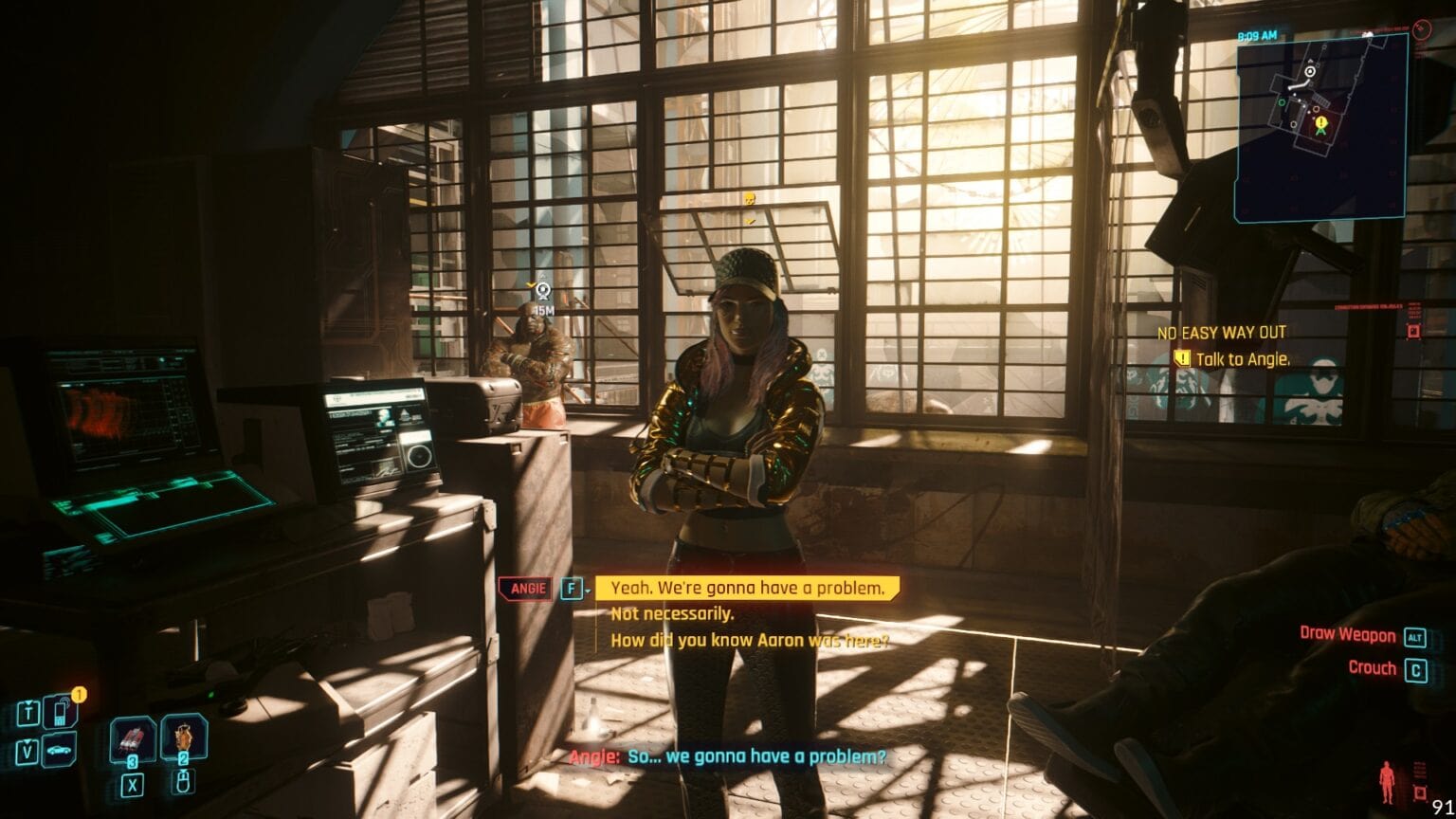The image size is (1456, 819).
Task: Summon your vehicle using the car icon
Action: (58, 749)
